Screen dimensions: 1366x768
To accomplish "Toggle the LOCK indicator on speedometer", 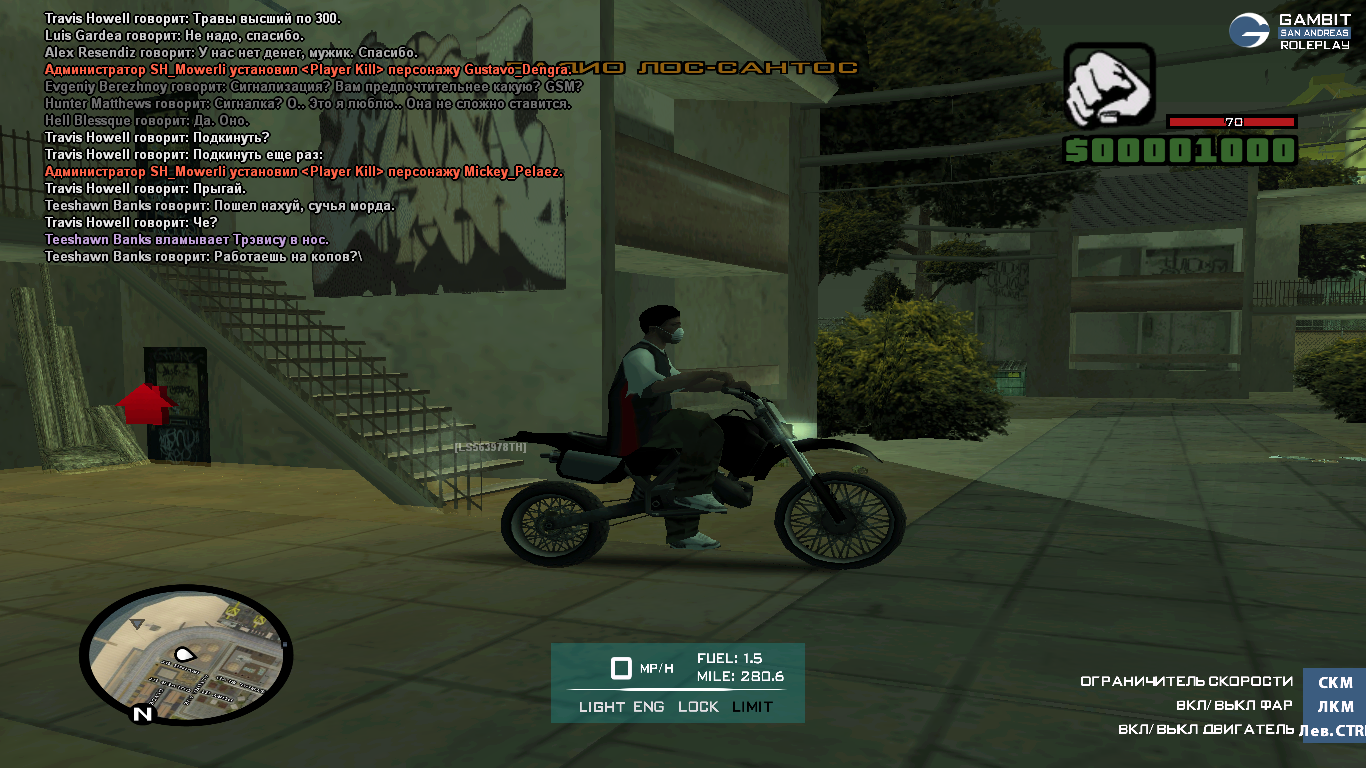I will pyautogui.click(x=698, y=707).
